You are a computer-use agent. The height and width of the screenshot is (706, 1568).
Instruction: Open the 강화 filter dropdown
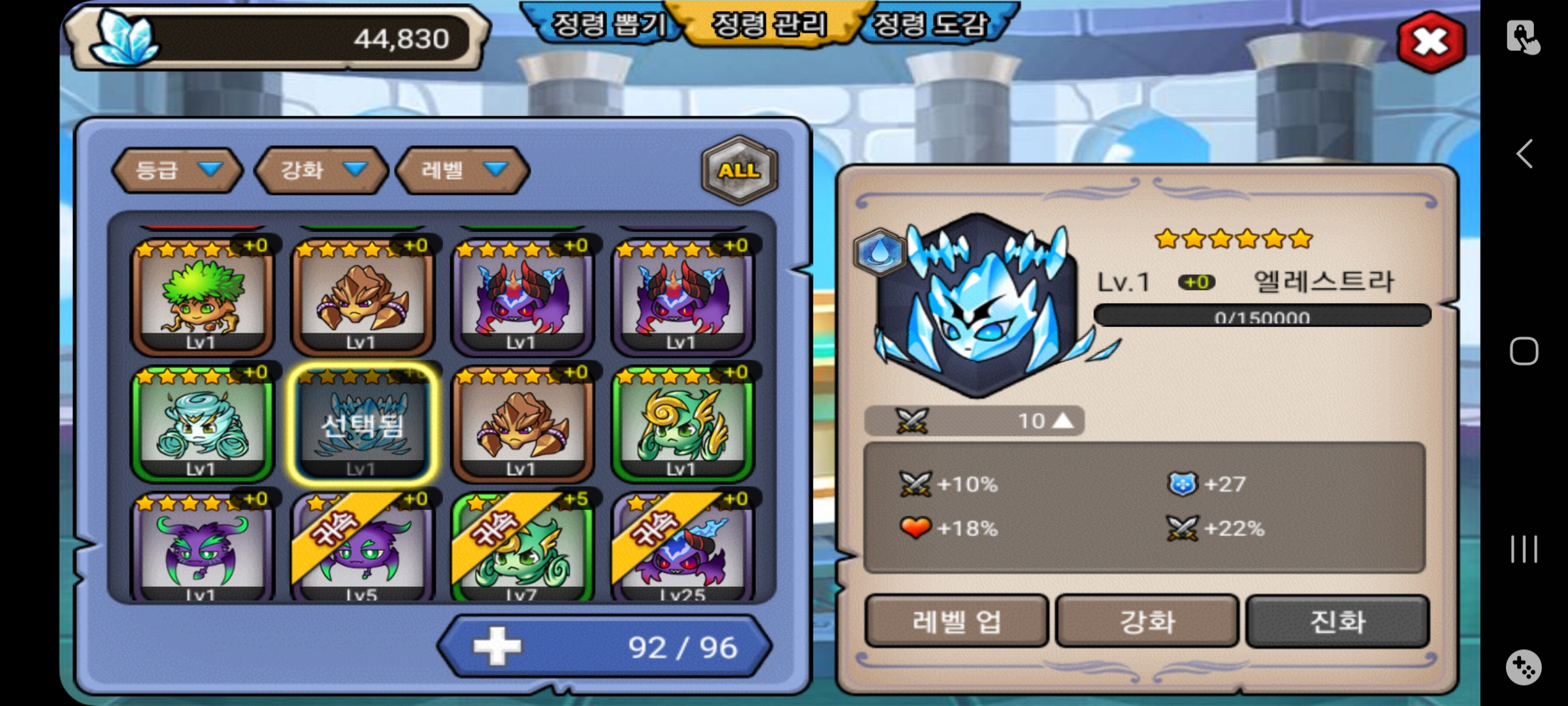(321, 170)
